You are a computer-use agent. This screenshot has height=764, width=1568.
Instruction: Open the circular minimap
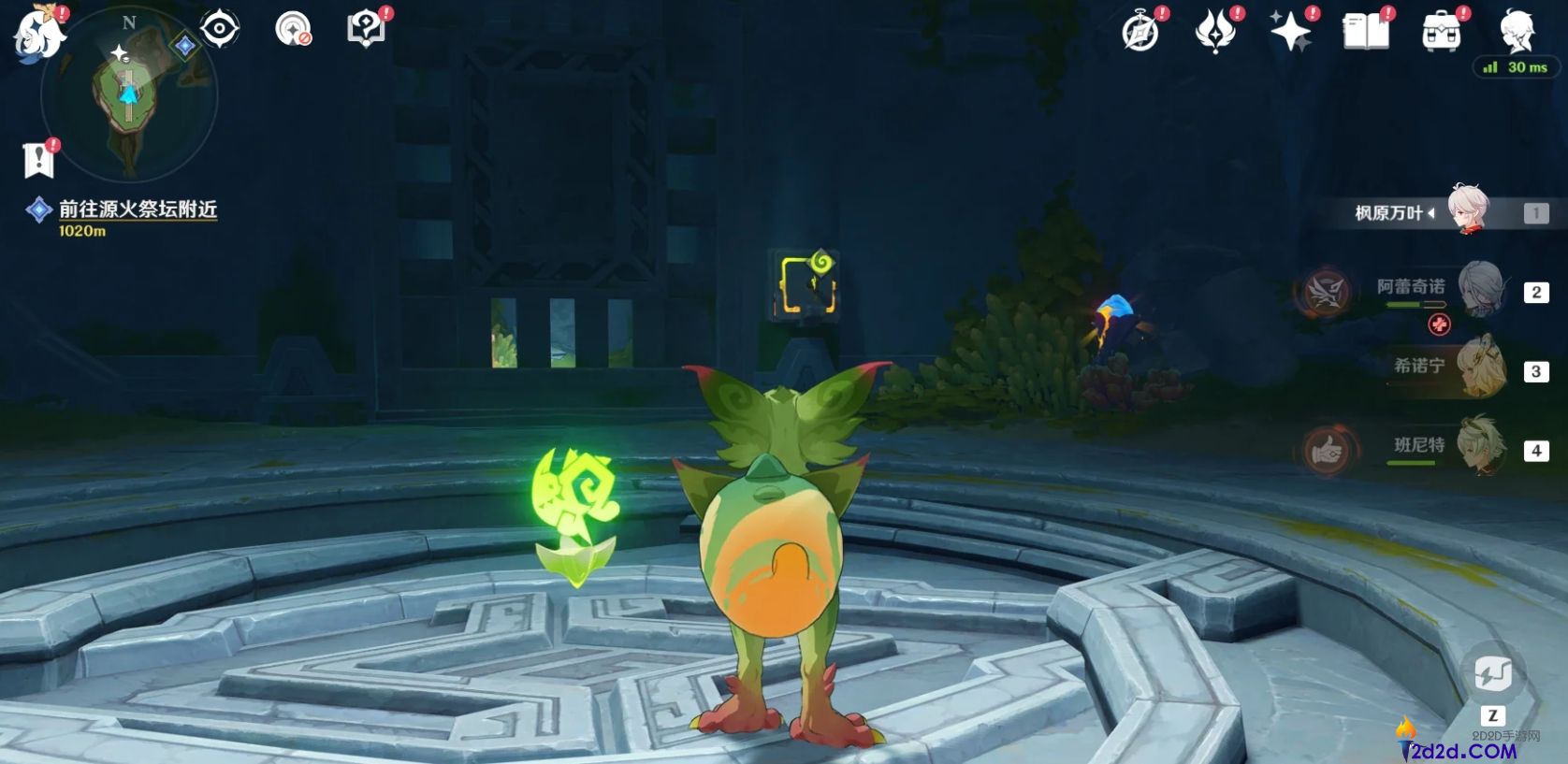click(129, 95)
